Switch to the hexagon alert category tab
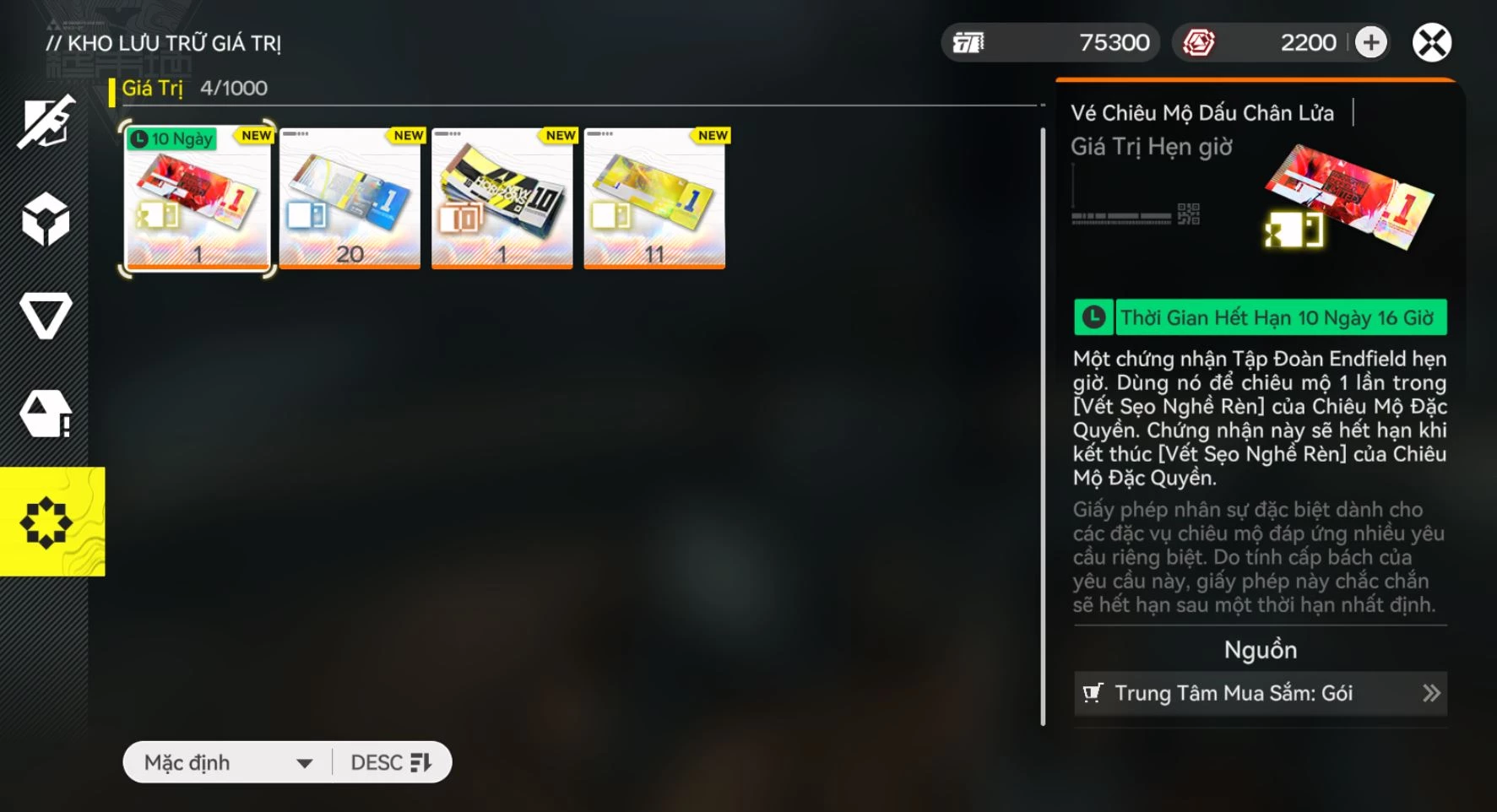 (46, 414)
